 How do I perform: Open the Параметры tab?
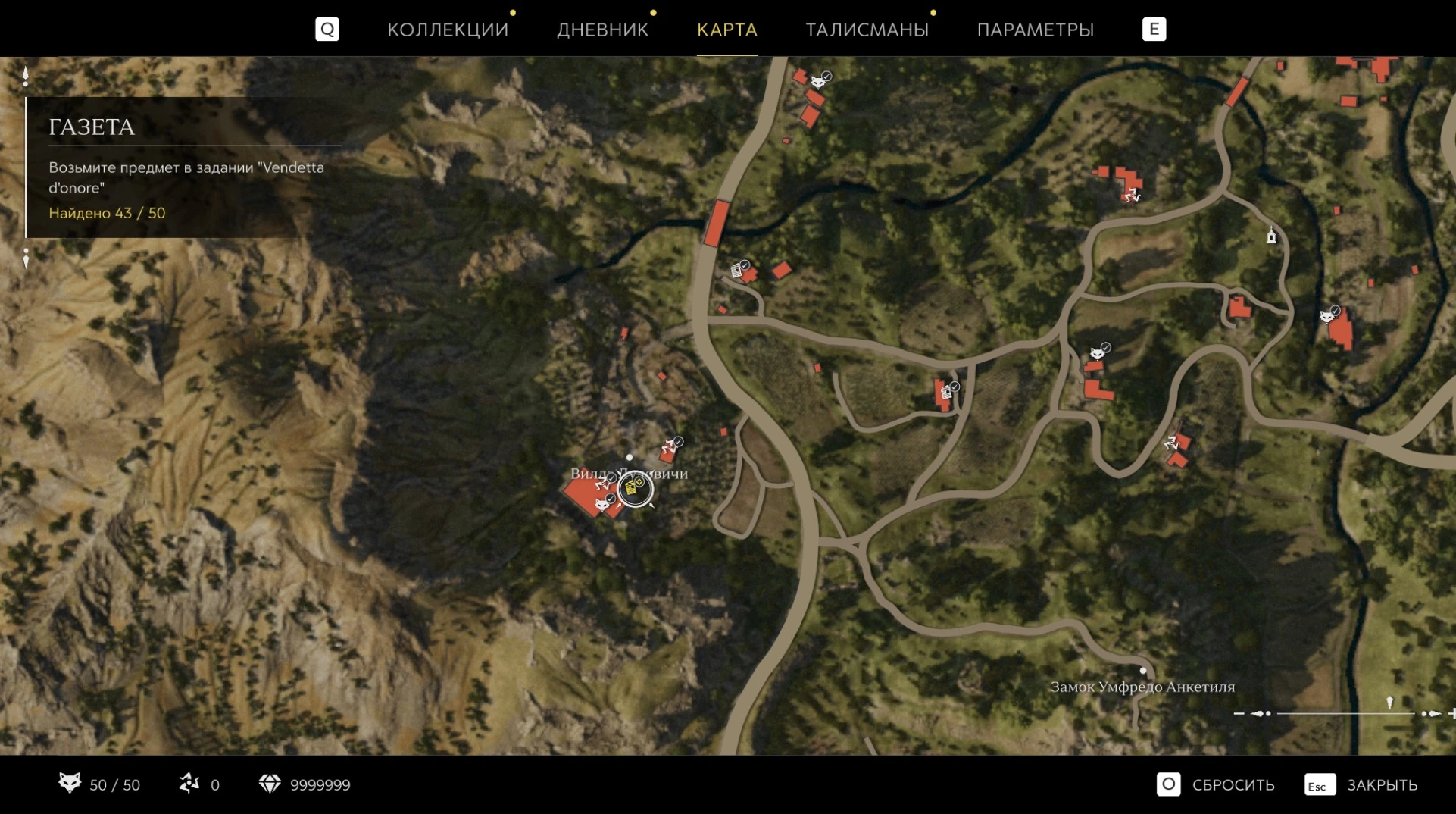pyautogui.click(x=1035, y=30)
